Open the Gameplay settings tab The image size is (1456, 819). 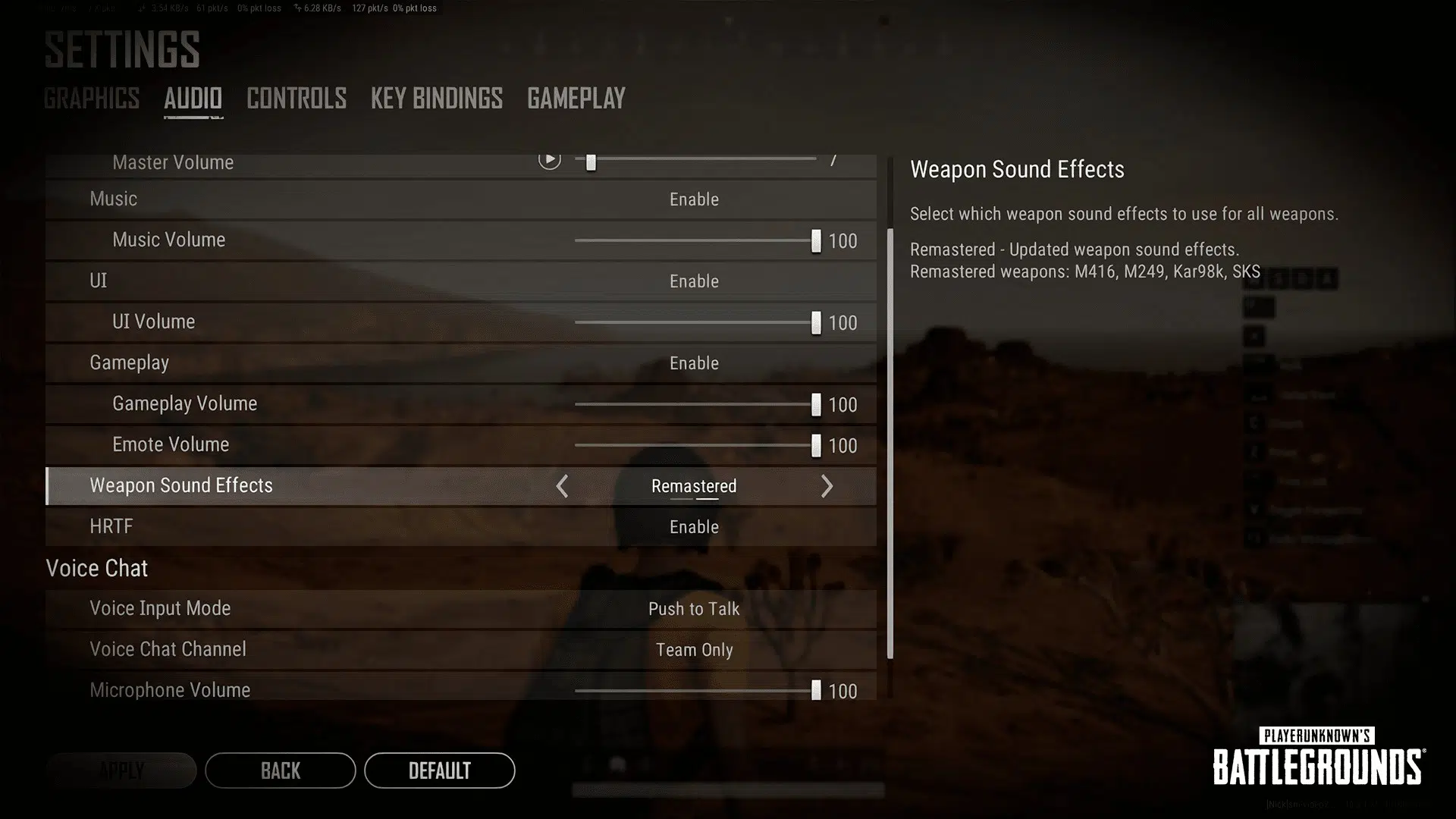point(576,99)
